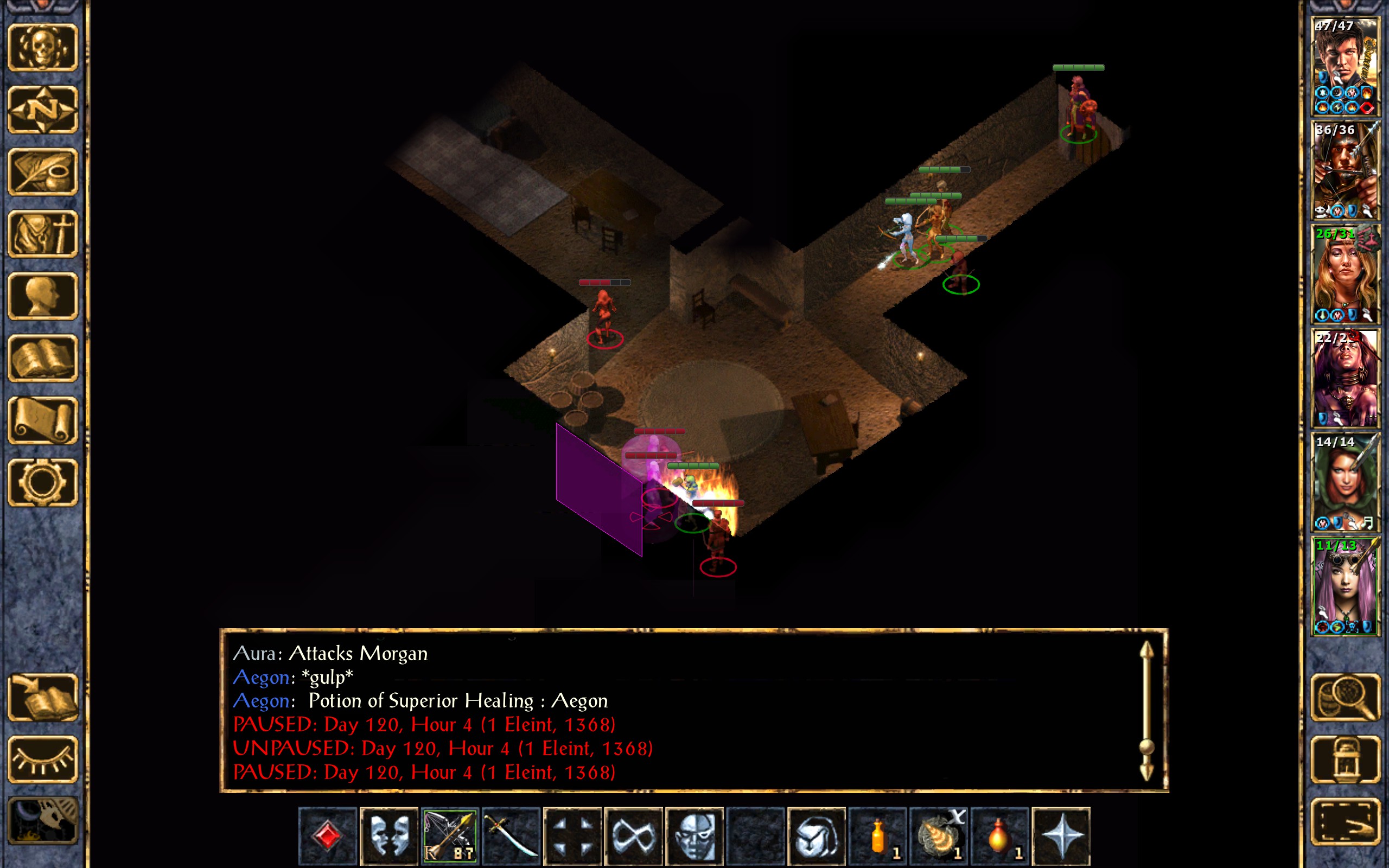1389x868 pixels.
Task: Open the options gear menu
Action: 42,482
